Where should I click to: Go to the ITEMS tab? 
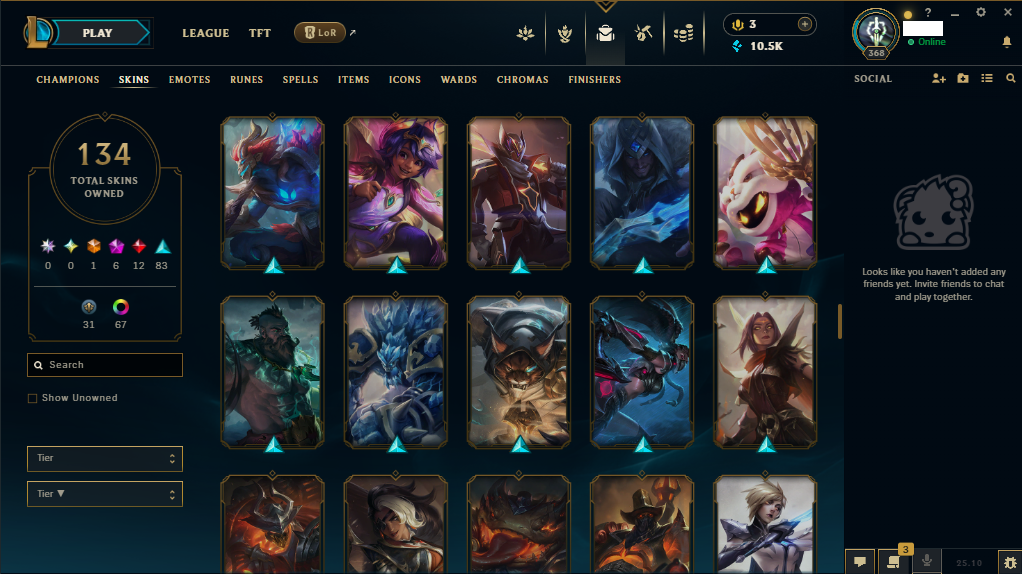tap(353, 80)
